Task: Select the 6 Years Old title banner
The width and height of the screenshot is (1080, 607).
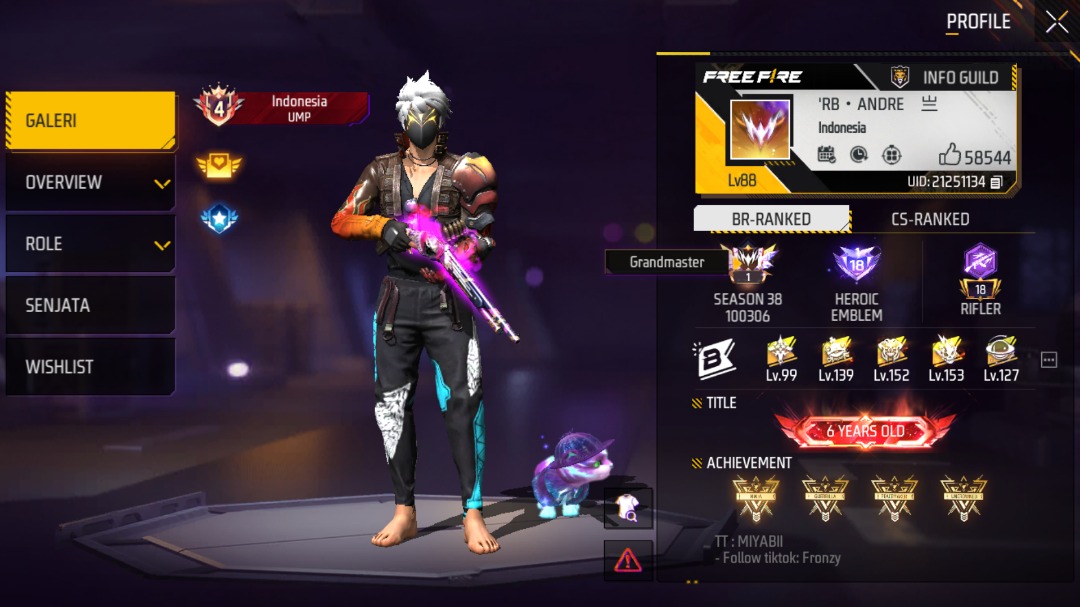Action: 865,431
